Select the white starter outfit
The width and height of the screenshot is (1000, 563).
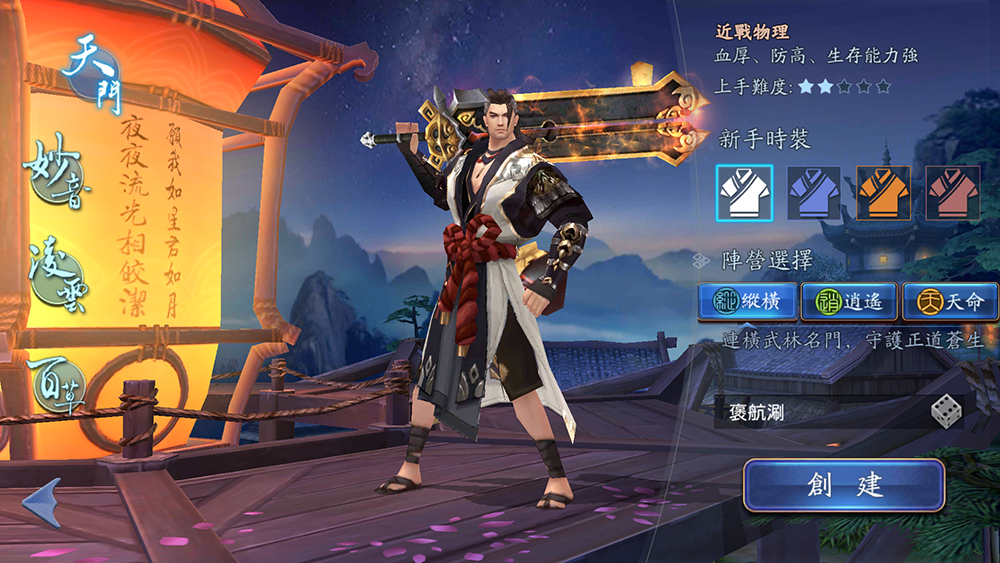[x=744, y=193]
